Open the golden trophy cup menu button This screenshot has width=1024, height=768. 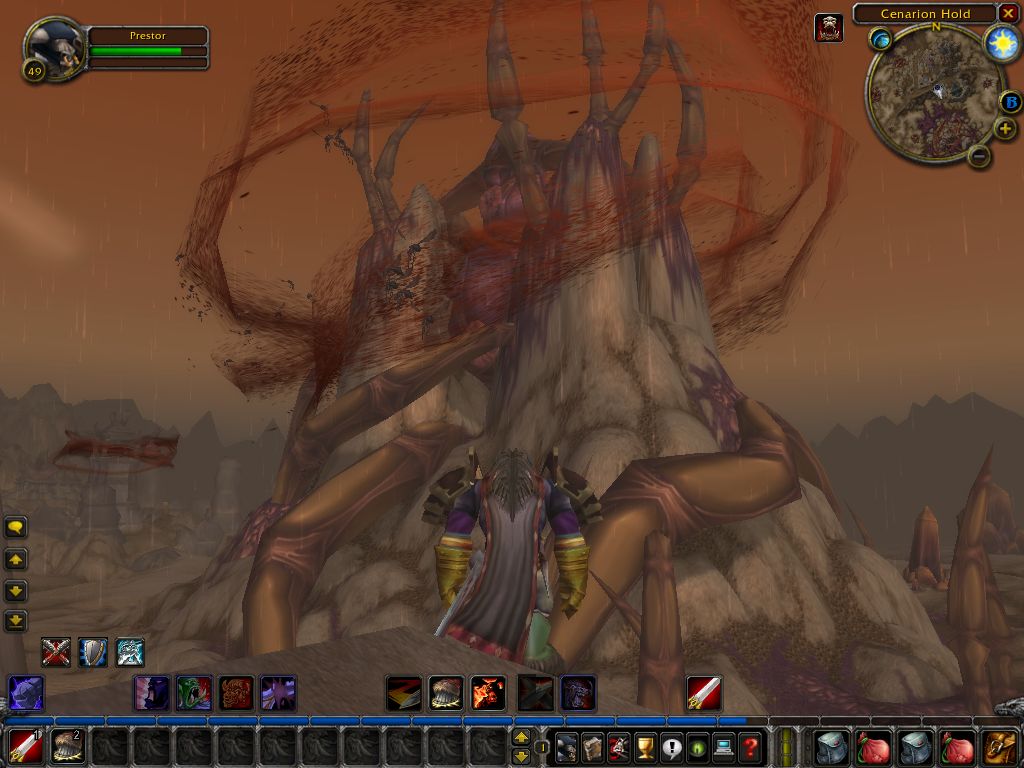(x=645, y=746)
